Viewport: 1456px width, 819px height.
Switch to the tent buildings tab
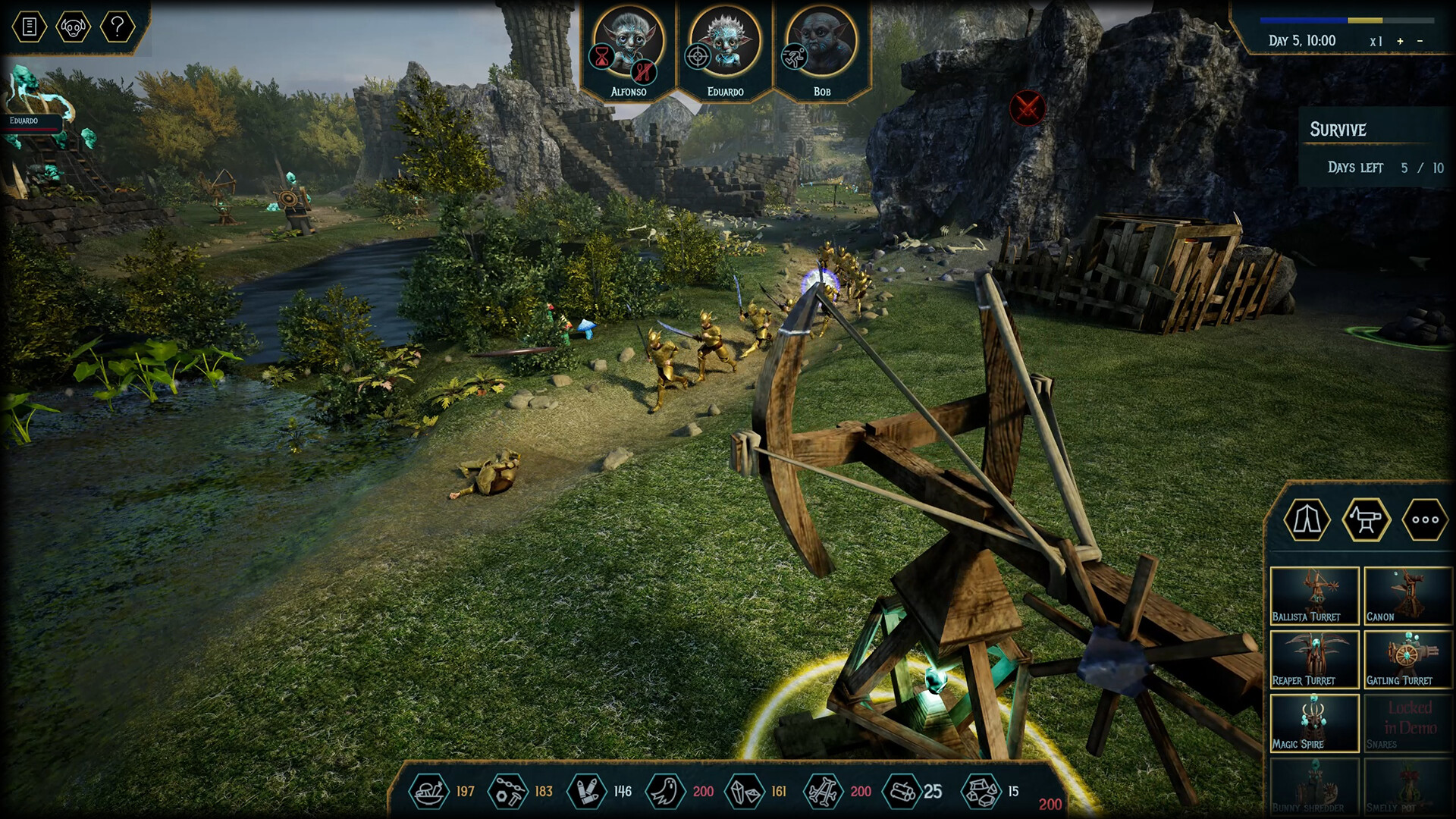(1307, 520)
